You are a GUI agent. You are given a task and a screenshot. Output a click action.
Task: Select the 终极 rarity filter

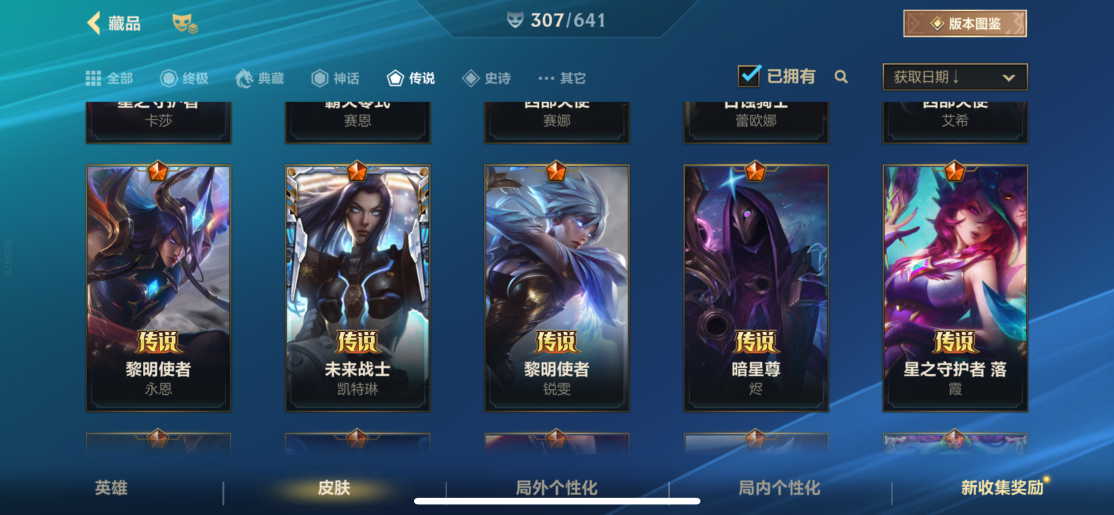click(184, 78)
